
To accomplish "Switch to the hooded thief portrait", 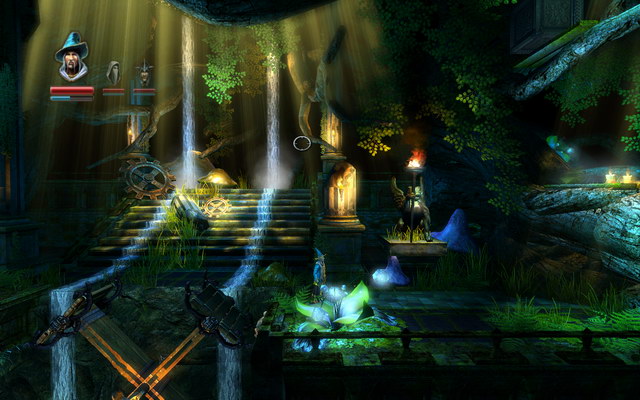I will tap(114, 73).
